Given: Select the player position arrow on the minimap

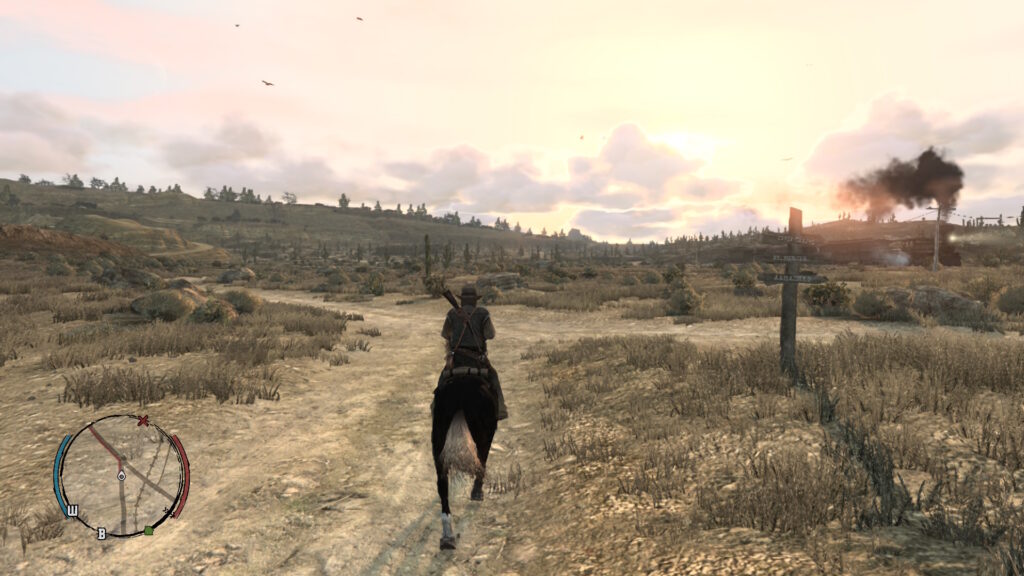Looking at the screenshot, I should pyautogui.click(x=121, y=476).
